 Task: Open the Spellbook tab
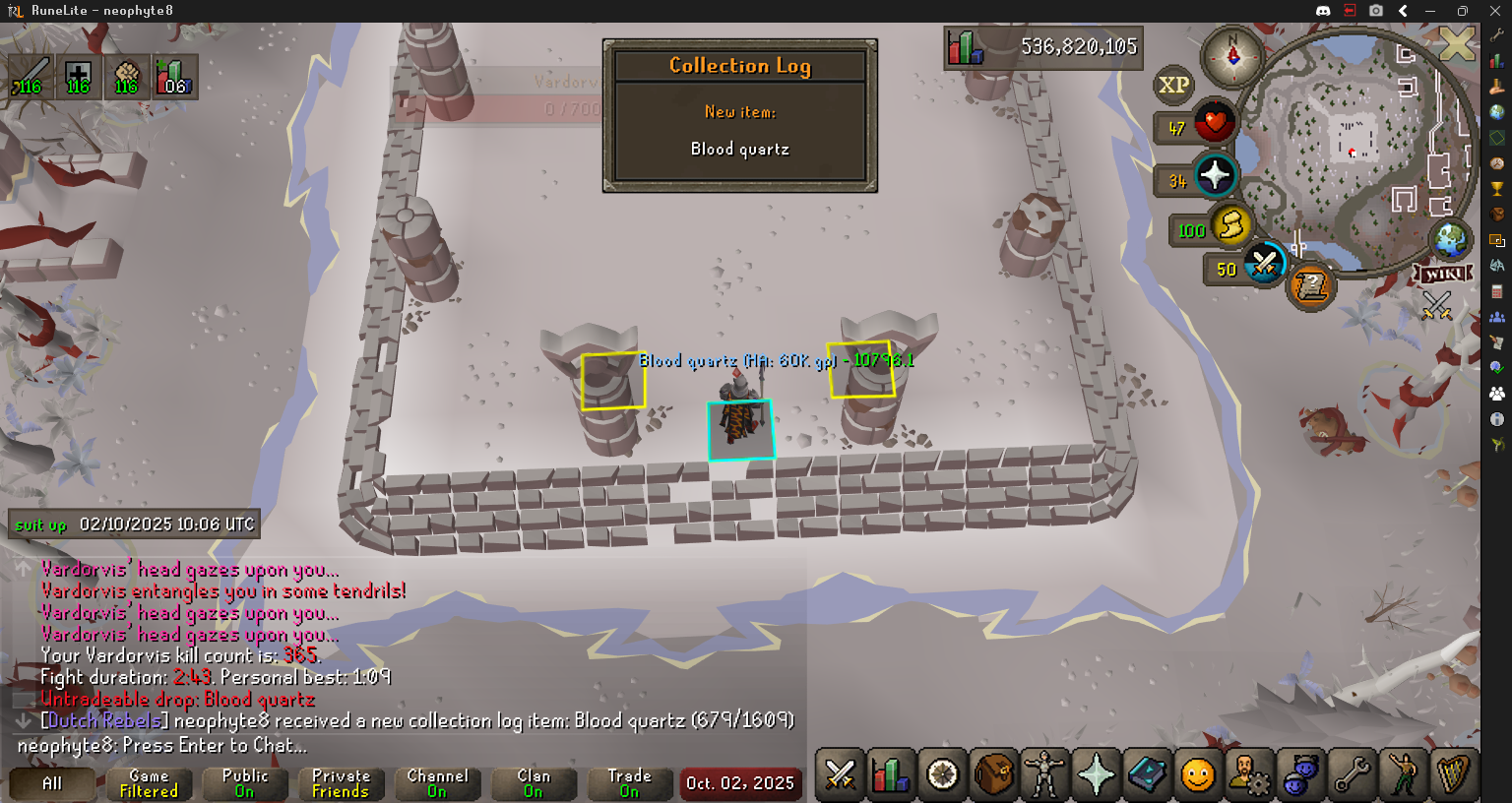(x=1147, y=774)
